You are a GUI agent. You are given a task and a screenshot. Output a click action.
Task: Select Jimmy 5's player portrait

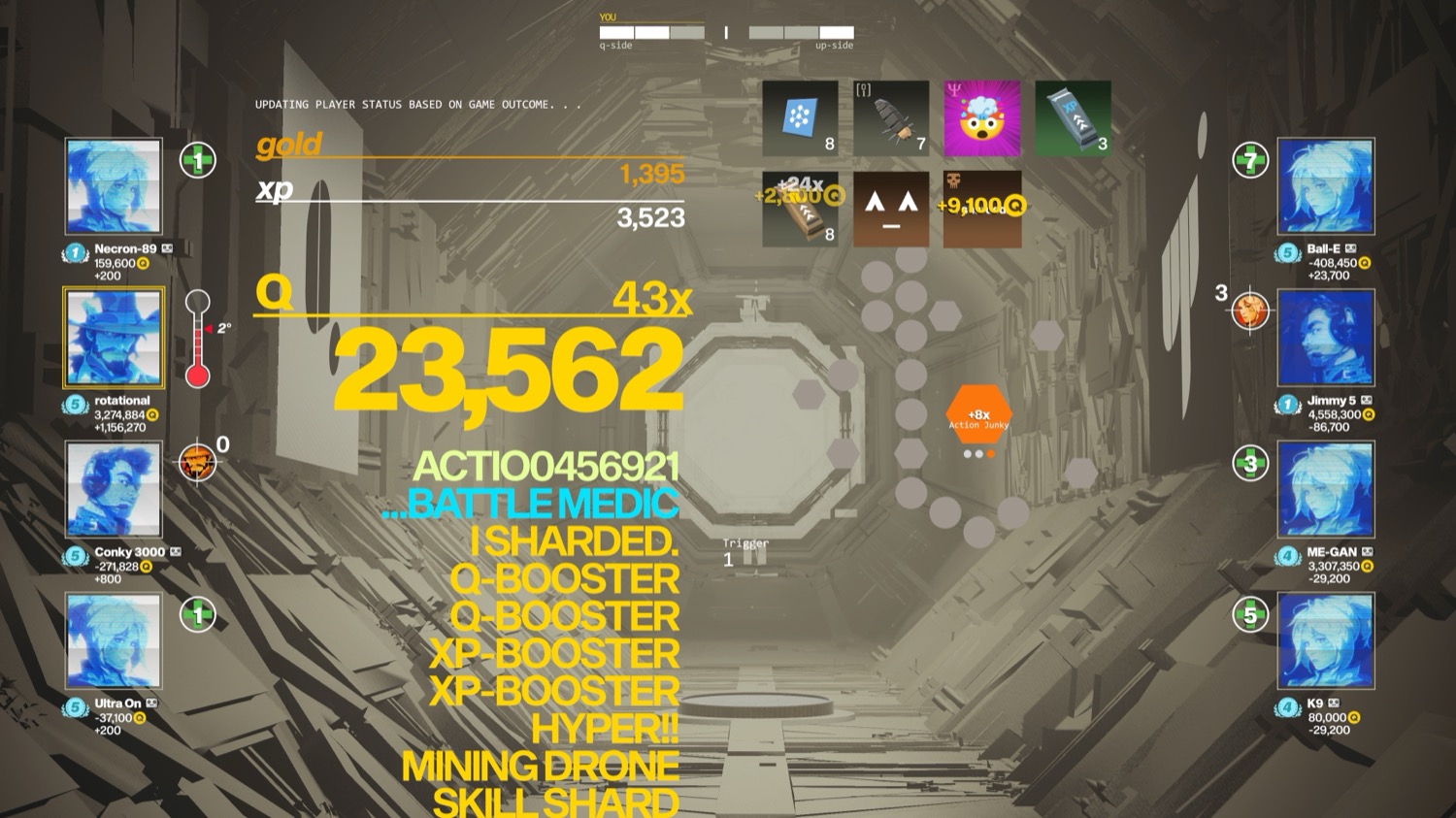[1326, 338]
